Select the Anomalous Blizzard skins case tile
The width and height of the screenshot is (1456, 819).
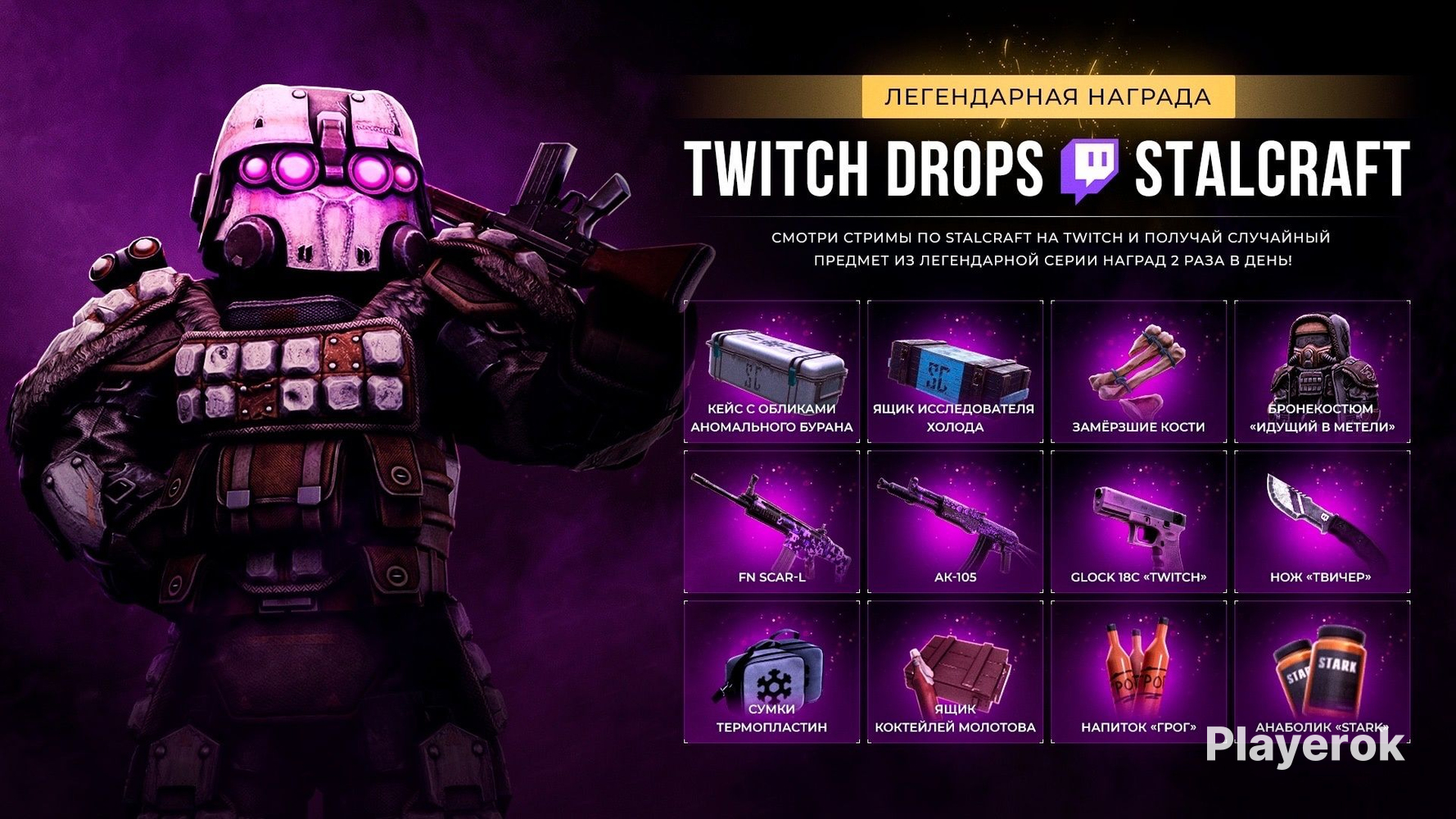pos(771,372)
